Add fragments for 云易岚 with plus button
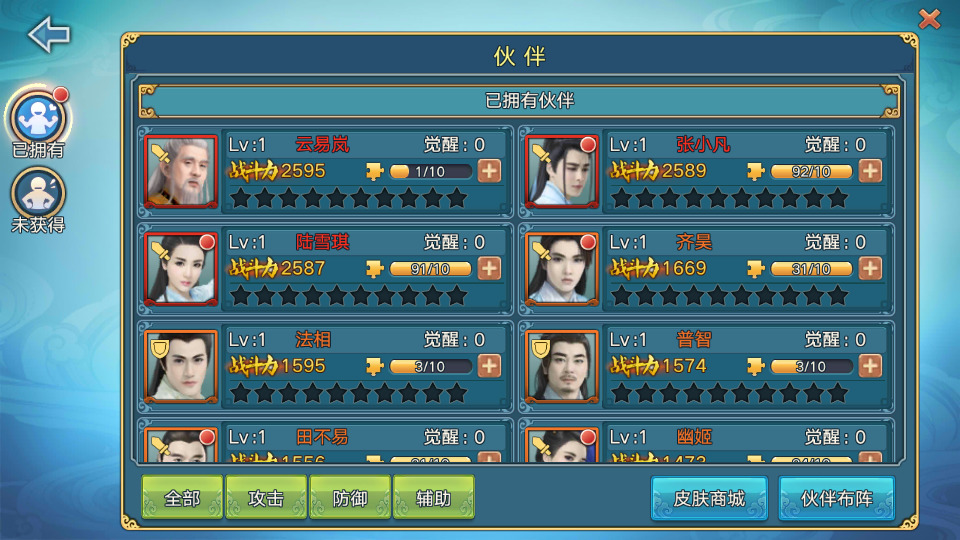Image resolution: width=960 pixels, height=540 pixels. [x=489, y=171]
